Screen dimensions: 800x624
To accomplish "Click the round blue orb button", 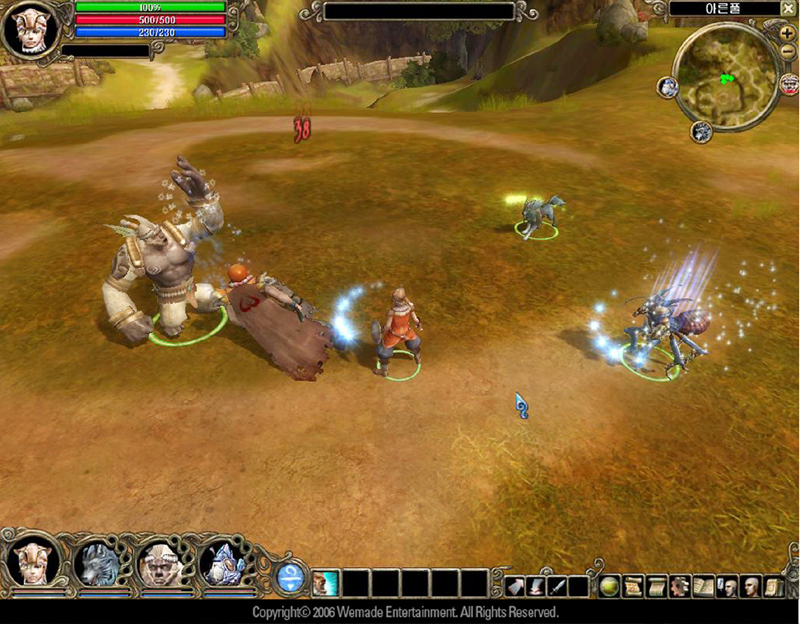I will pos(290,577).
